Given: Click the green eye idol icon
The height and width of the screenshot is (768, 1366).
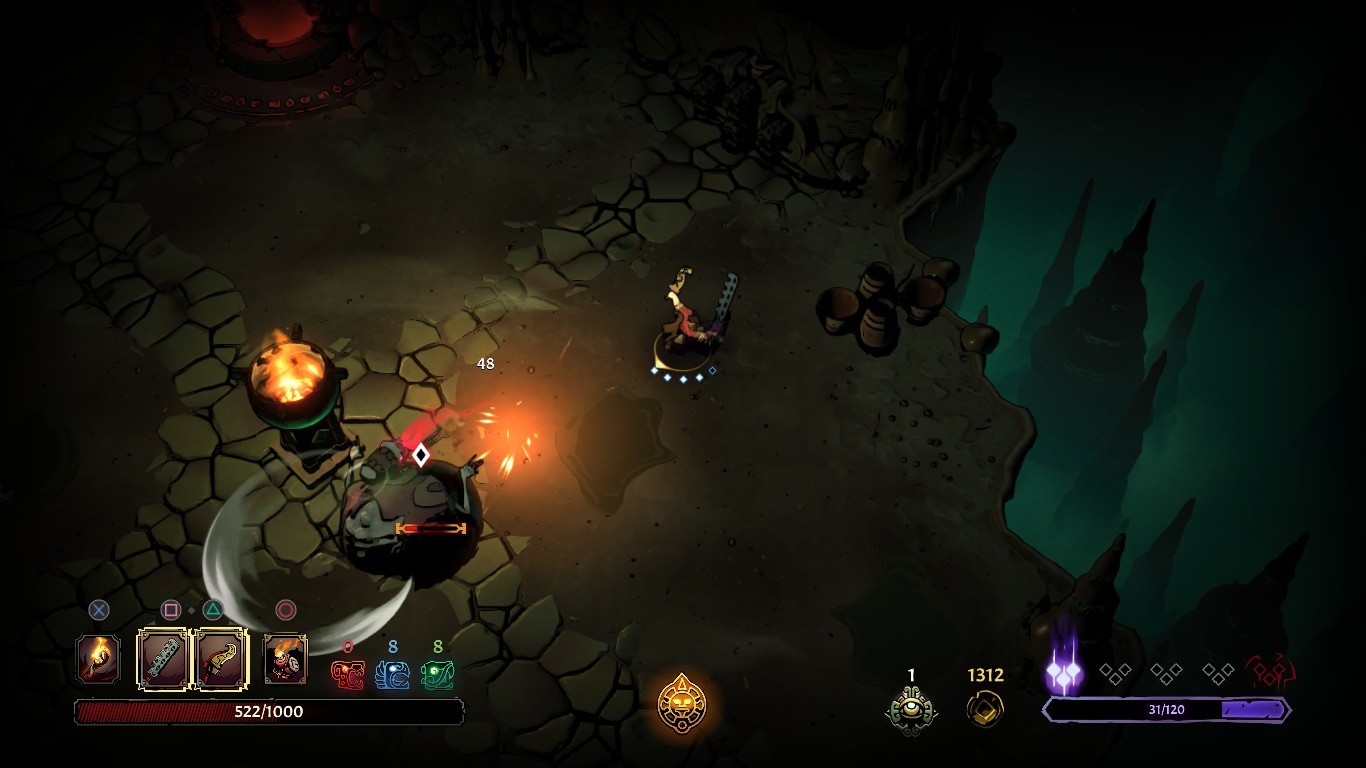Looking at the screenshot, I should coord(911,709).
